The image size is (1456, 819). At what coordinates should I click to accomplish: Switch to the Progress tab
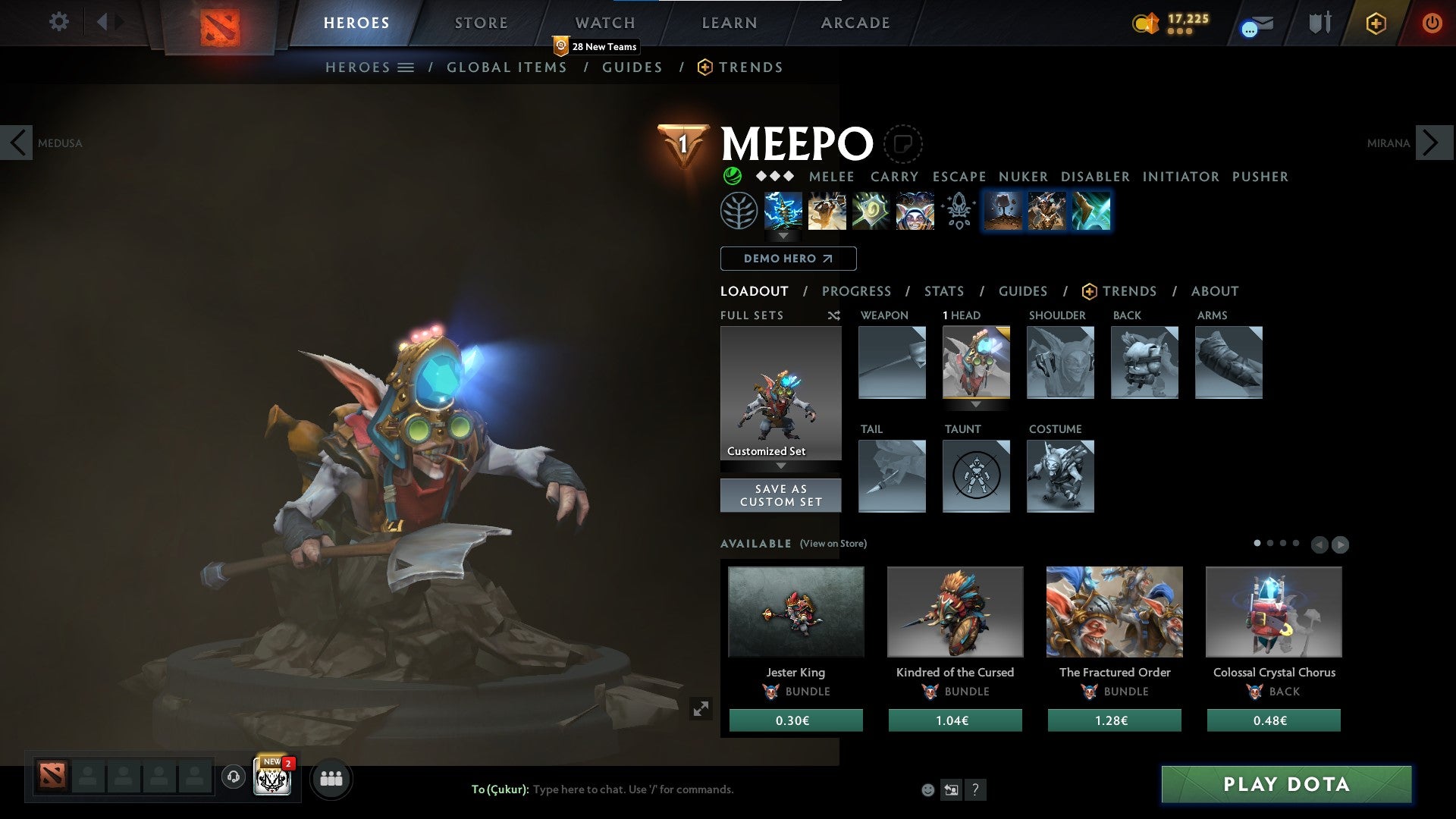[857, 291]
